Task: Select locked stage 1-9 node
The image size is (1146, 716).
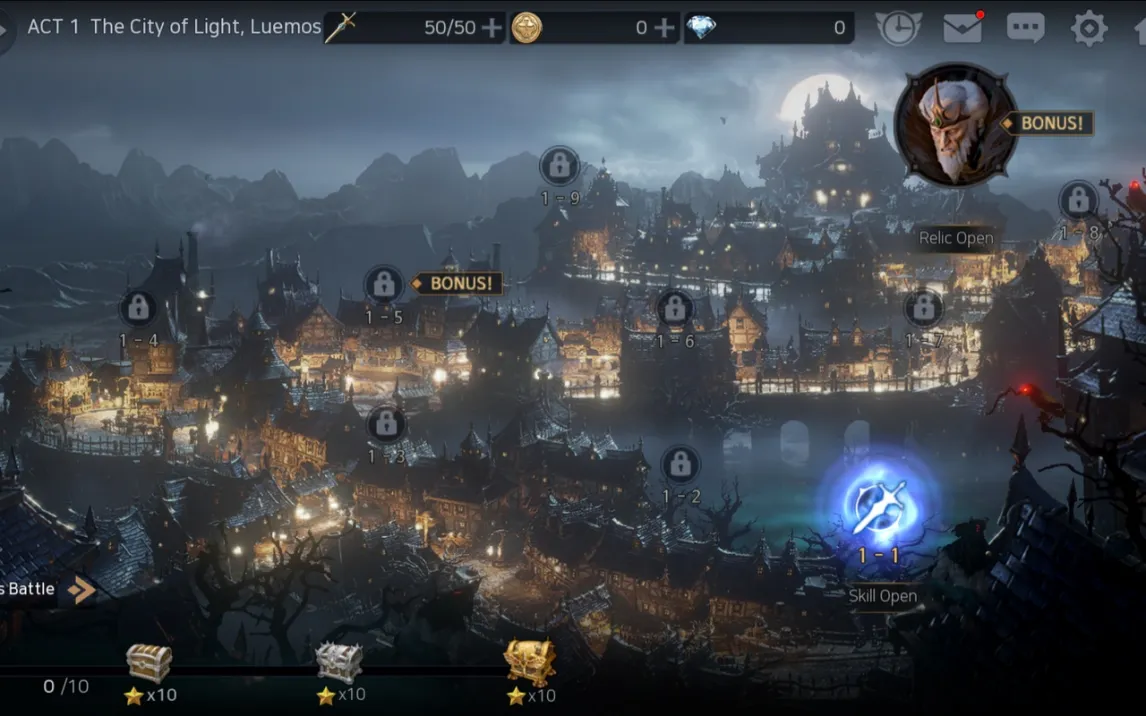Action: point(559,166)
